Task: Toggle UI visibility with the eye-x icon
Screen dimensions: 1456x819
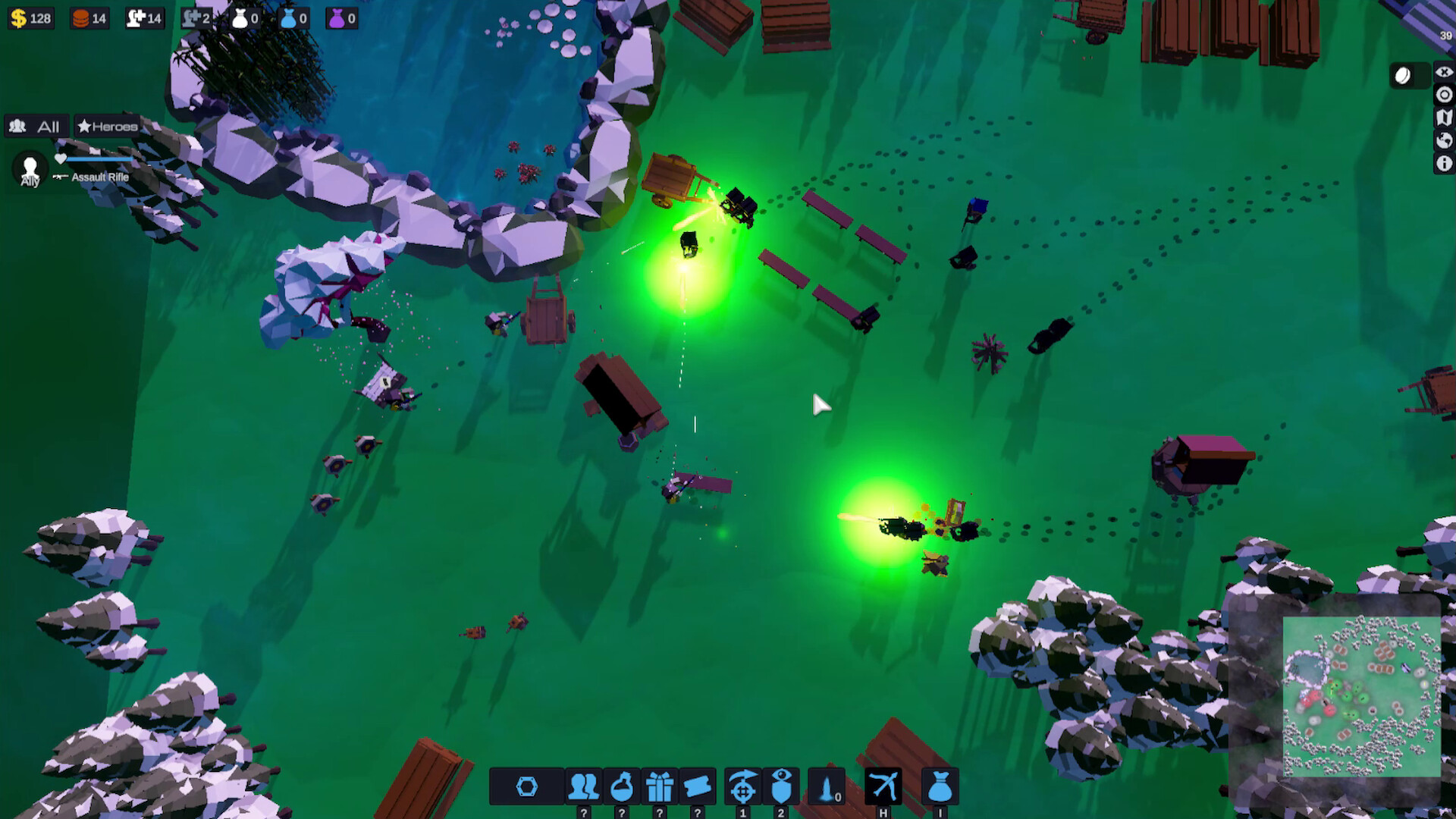Action: [1445, 71]
